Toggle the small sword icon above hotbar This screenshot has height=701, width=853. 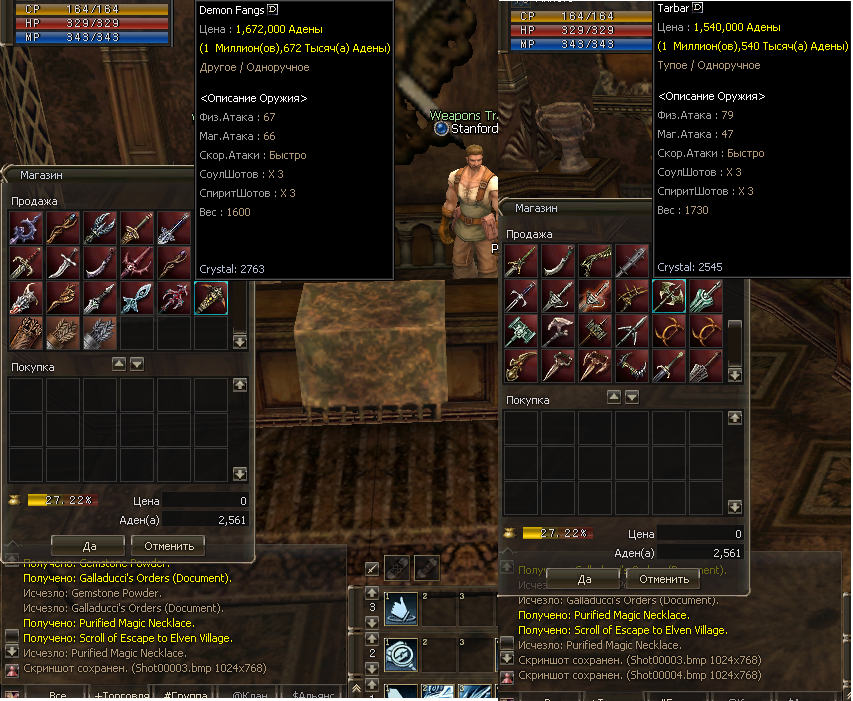372,569
